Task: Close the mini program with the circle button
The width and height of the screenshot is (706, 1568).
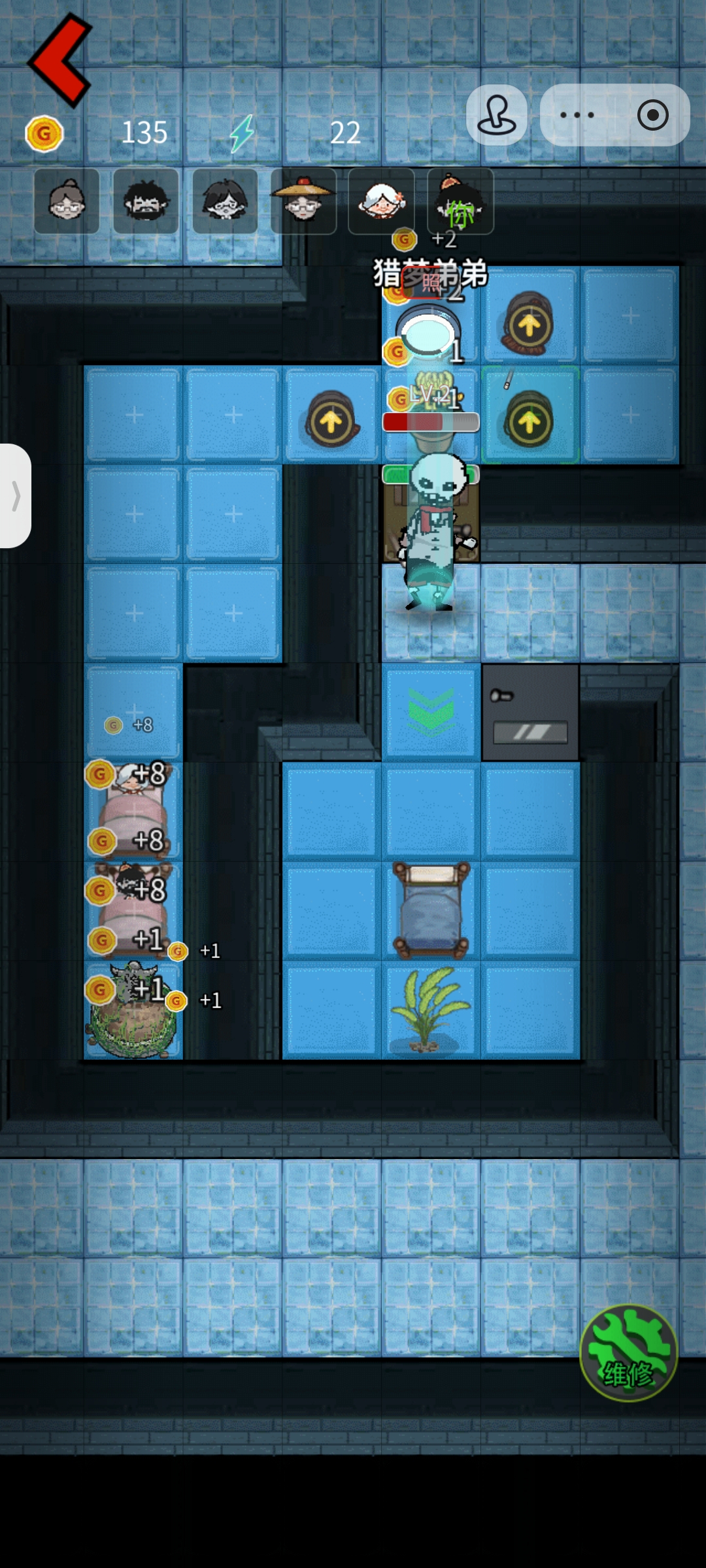Action: point(652,115)
